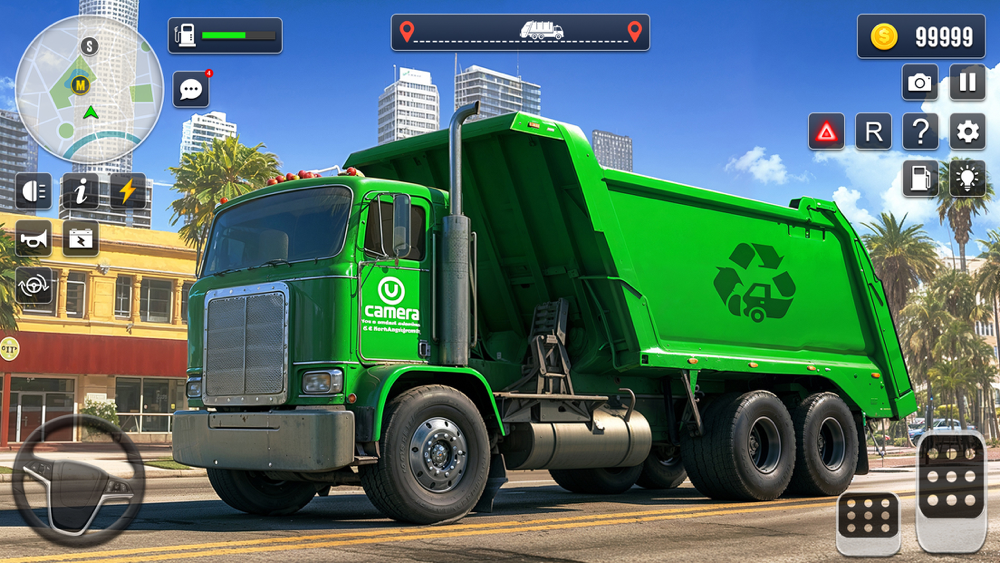Click the steering wheel control
This screenshot has width=1000, height=563.
click(x=78, y=480)
